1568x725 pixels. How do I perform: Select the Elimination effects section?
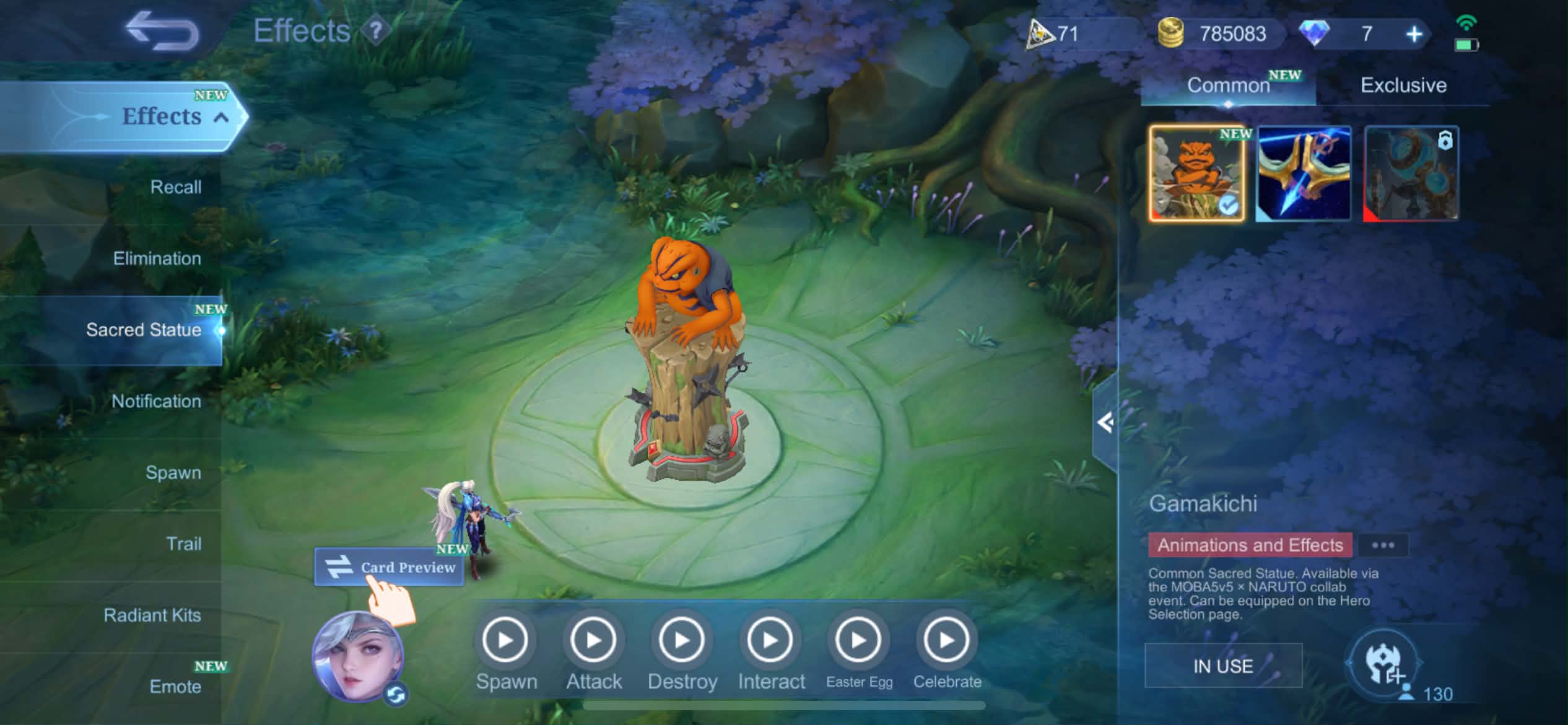(x=157, y=258)
